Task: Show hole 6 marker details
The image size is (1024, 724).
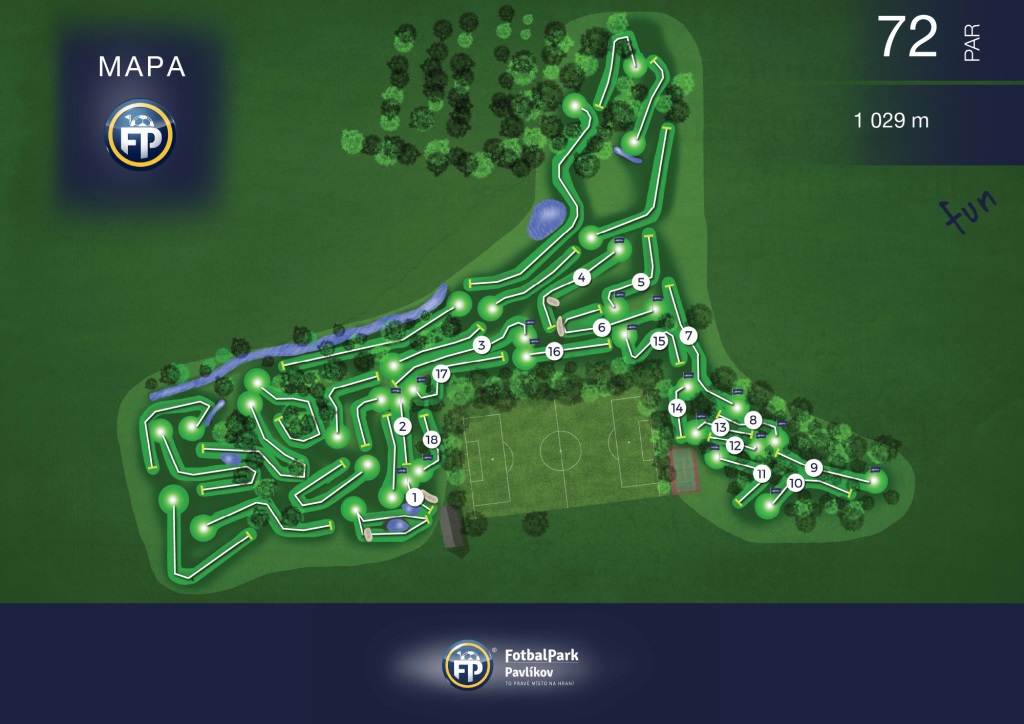Action: tap(601, 327)
